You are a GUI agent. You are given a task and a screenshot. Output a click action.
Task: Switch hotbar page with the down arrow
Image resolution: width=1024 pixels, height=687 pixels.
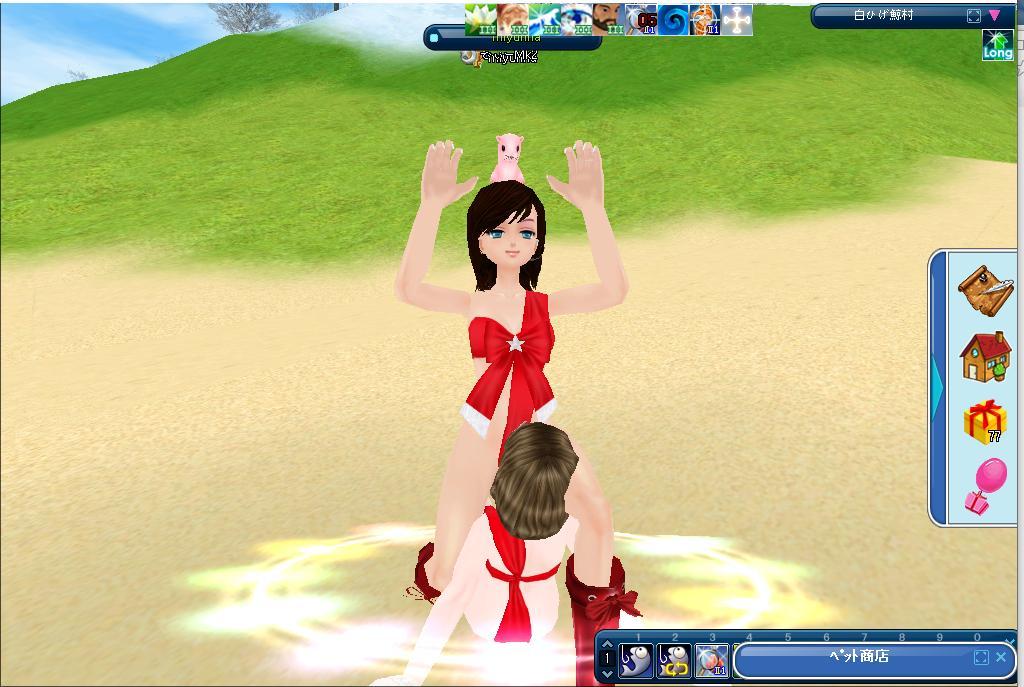click(x=607, y=673)
